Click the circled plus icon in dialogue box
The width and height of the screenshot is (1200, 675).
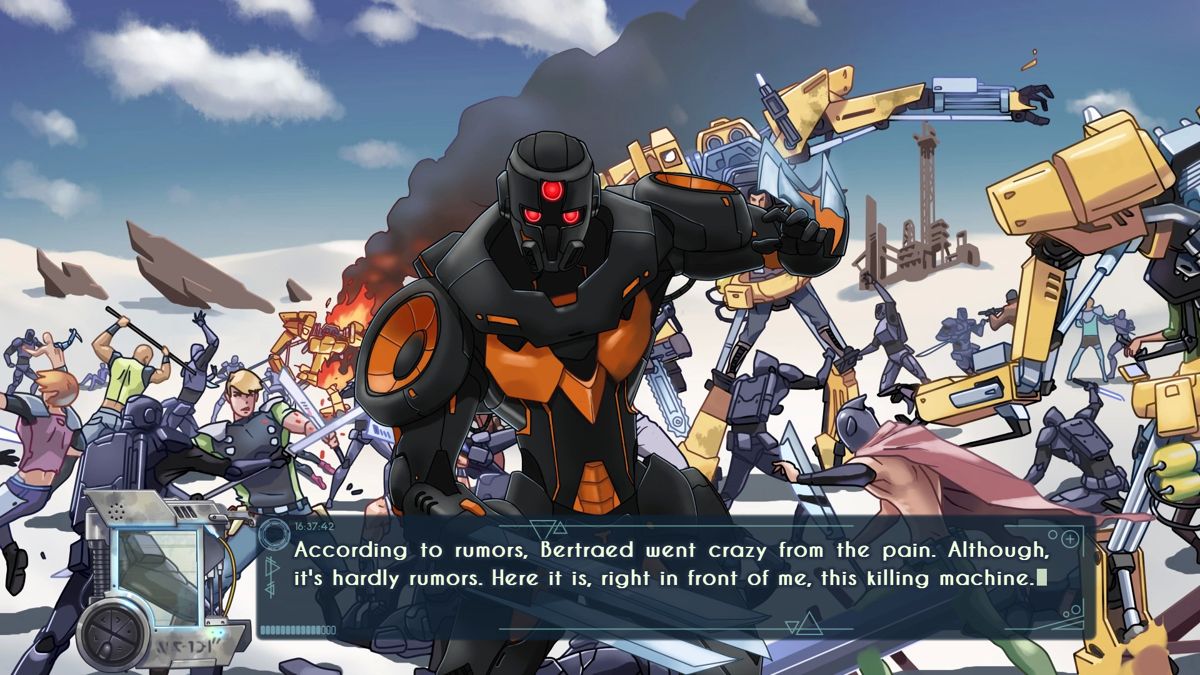point(1069,540)
